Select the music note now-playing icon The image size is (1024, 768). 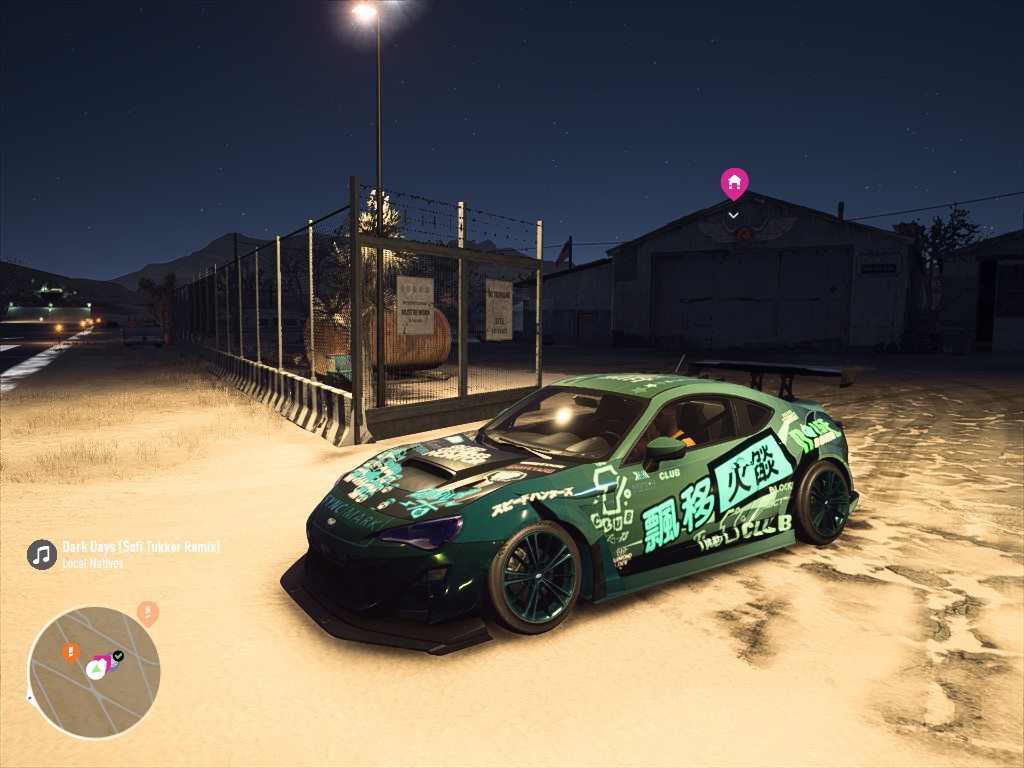tap(41, 554)
